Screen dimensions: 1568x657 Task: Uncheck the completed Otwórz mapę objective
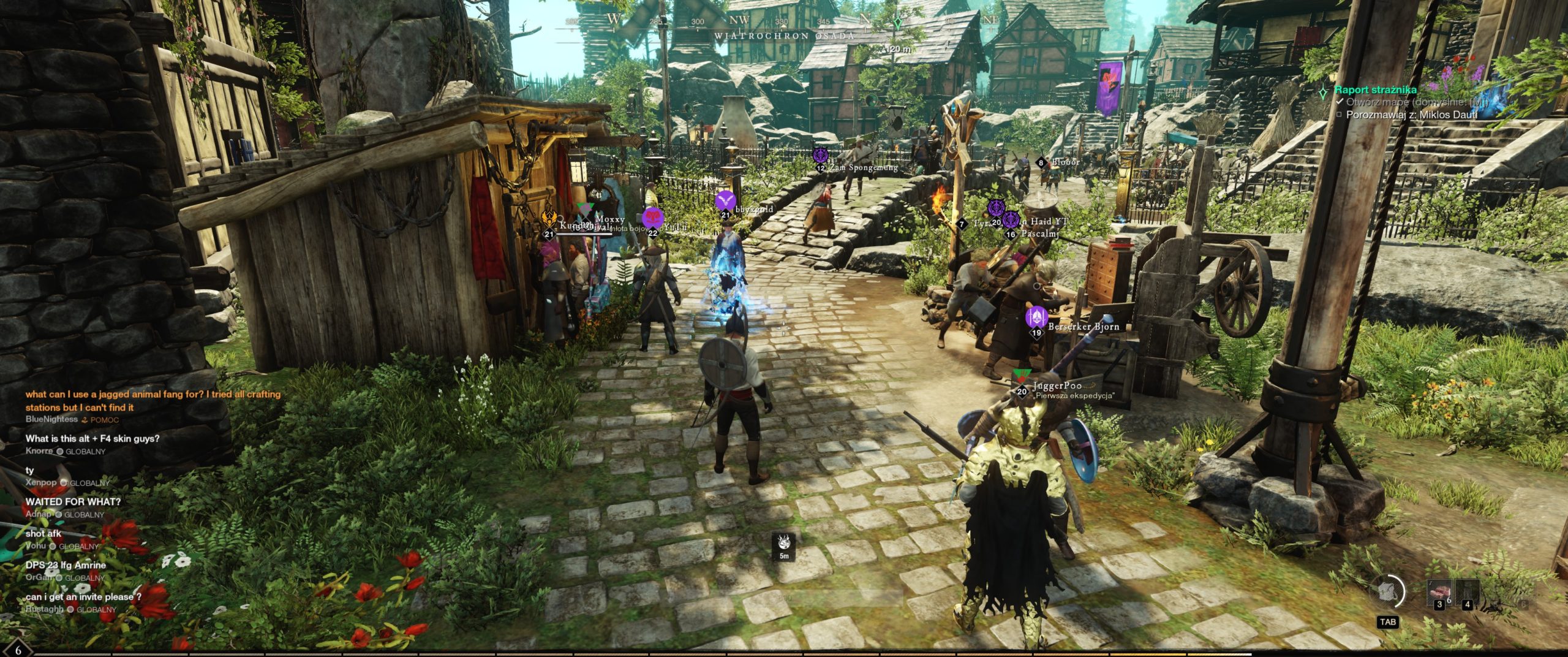tap(1338, 104)
